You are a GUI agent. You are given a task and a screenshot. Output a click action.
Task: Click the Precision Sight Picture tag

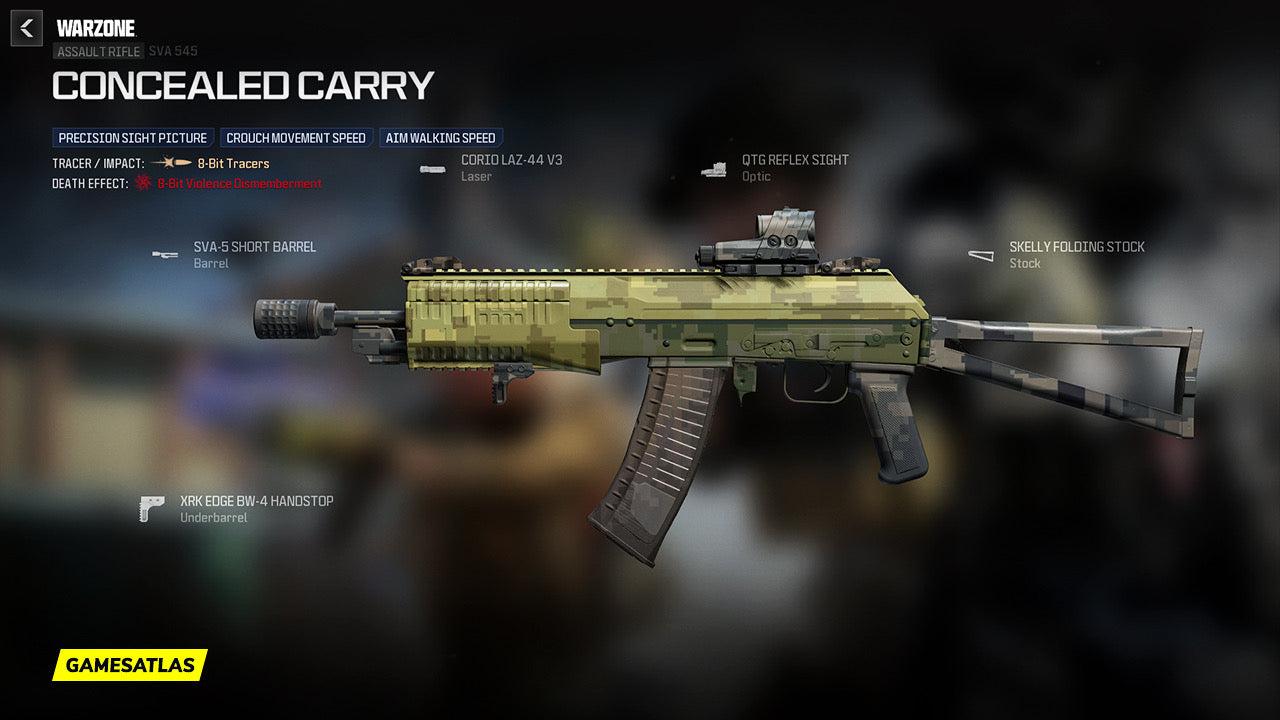(133, 138)
